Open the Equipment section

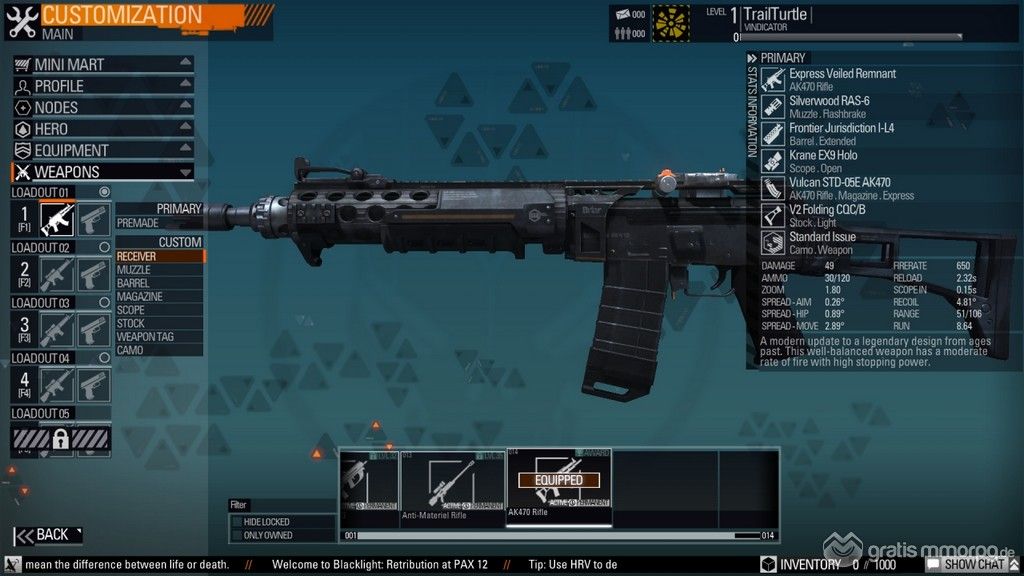(x=102, y=150)
